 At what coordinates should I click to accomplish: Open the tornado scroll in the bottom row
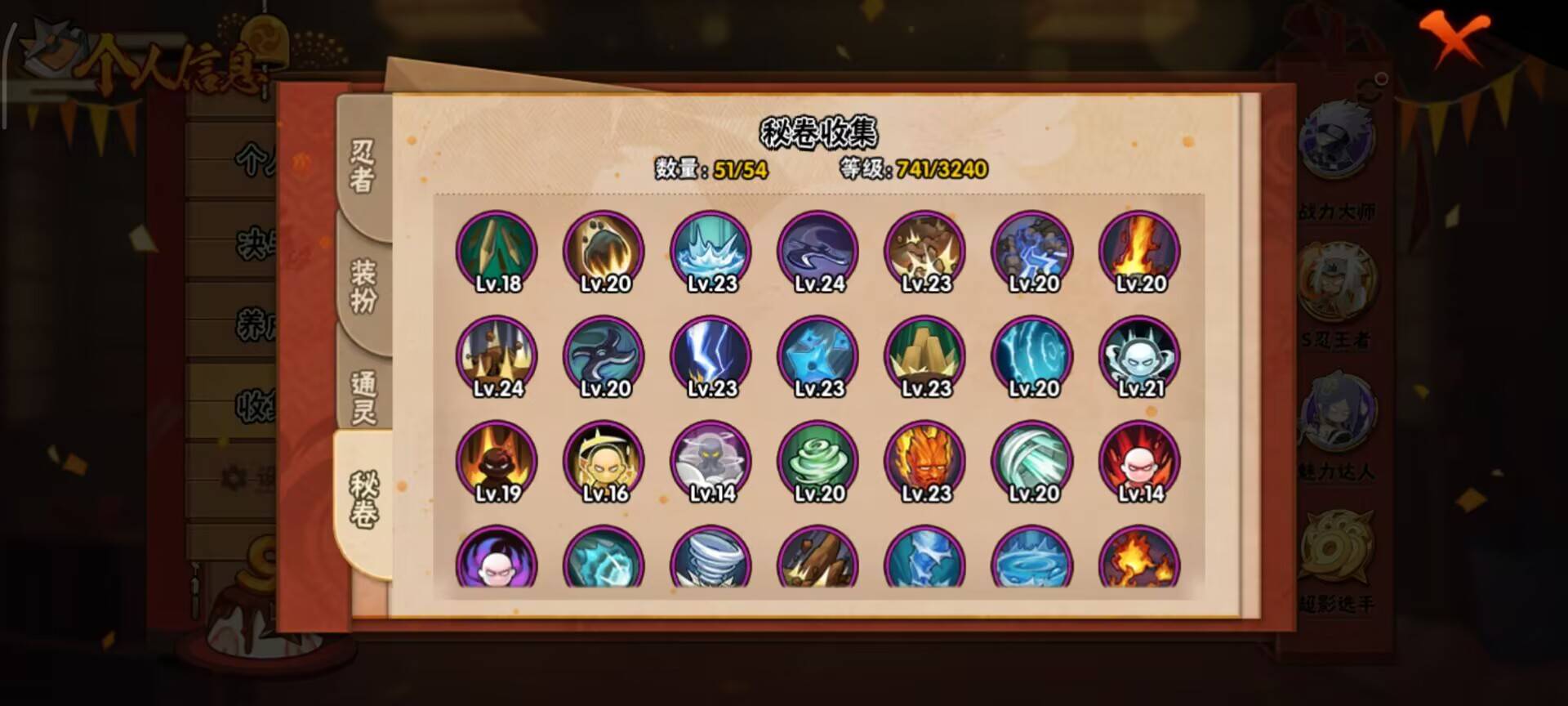[710, 564]
